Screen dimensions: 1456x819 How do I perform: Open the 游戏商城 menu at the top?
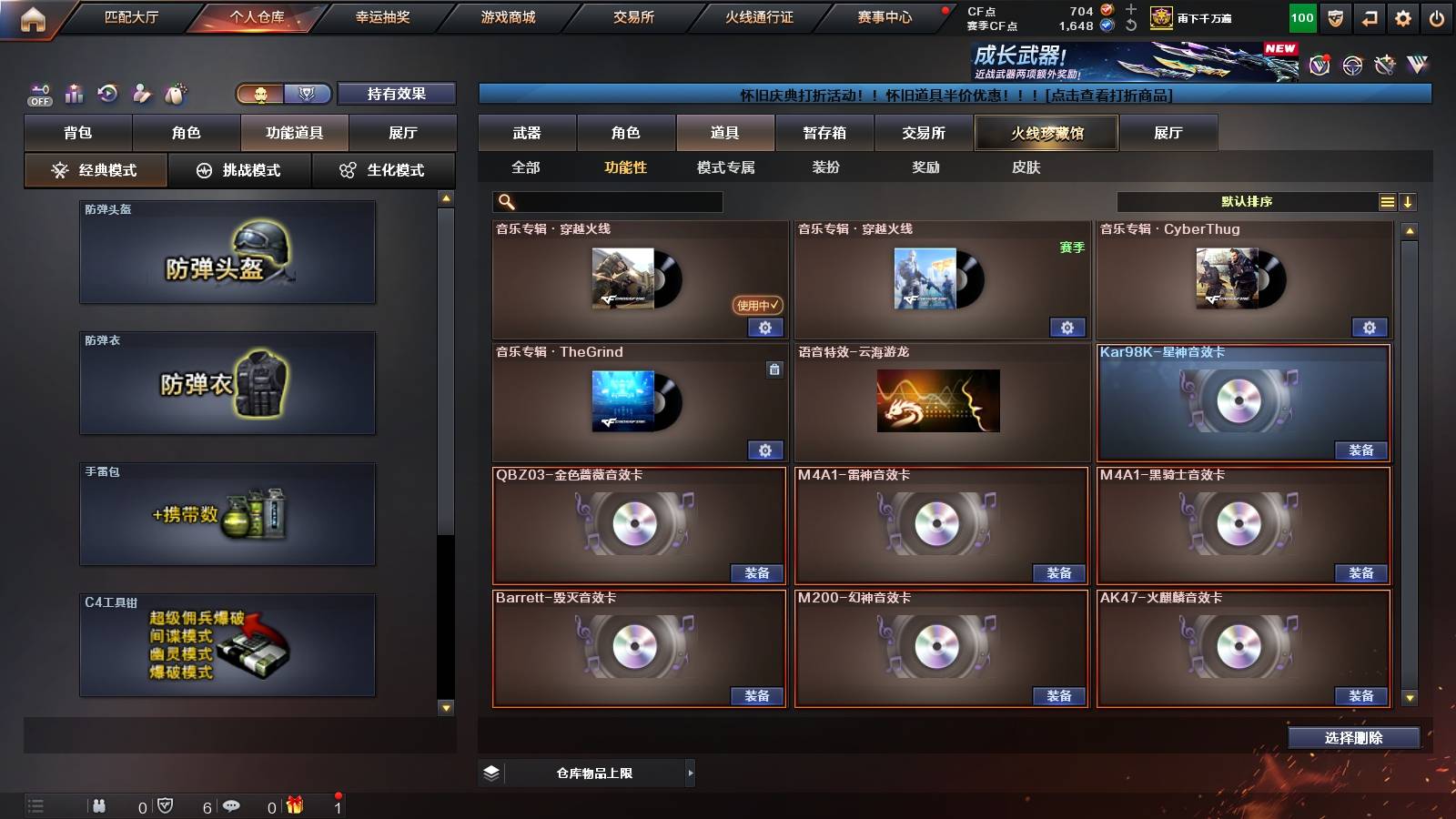tap(506, 16)
